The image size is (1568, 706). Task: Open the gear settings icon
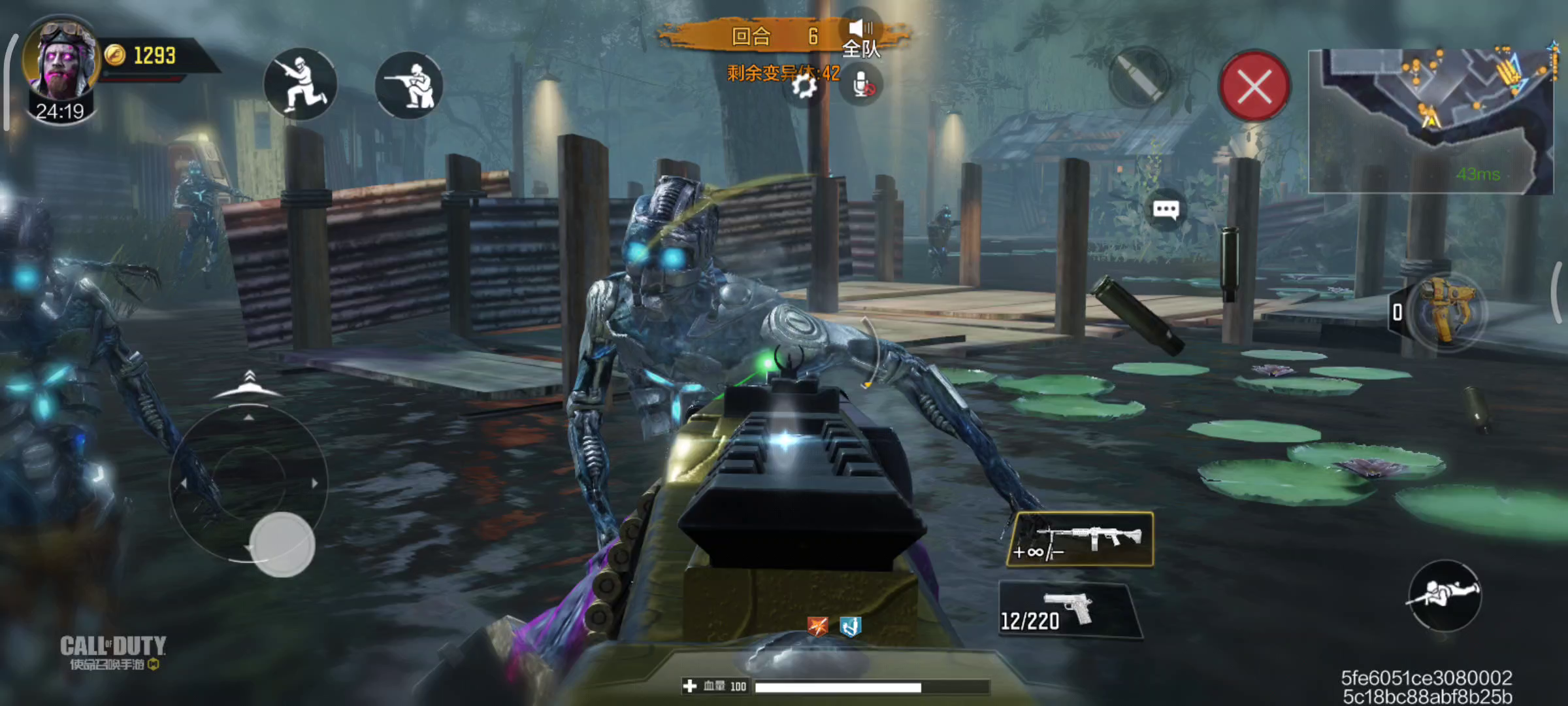point(804,86)
